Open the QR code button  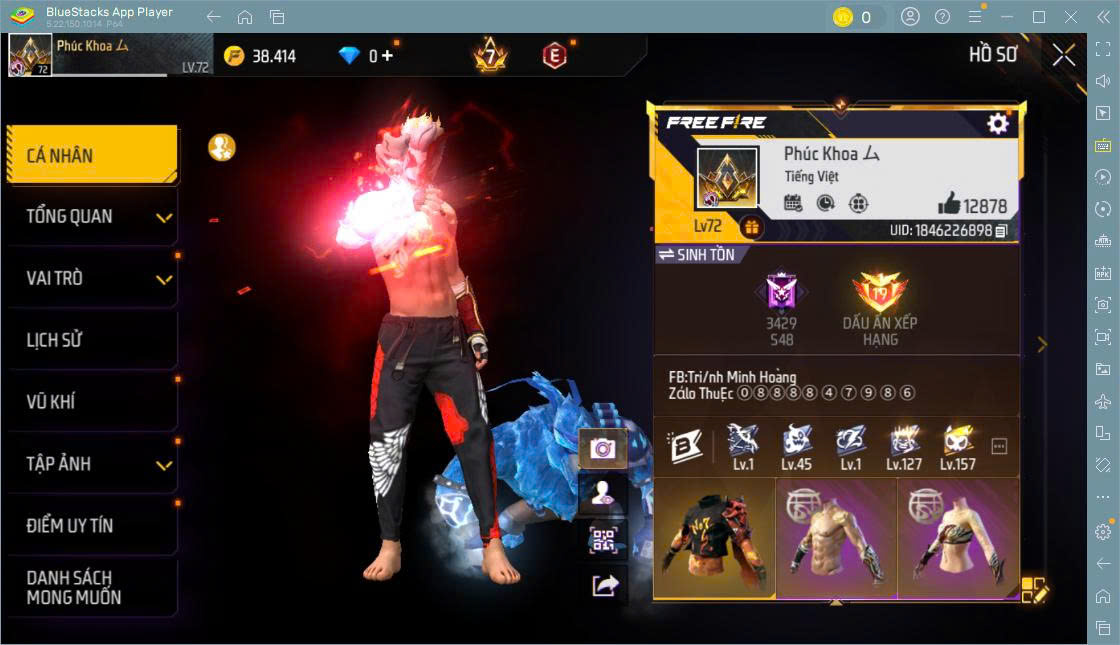pos(603,540)
